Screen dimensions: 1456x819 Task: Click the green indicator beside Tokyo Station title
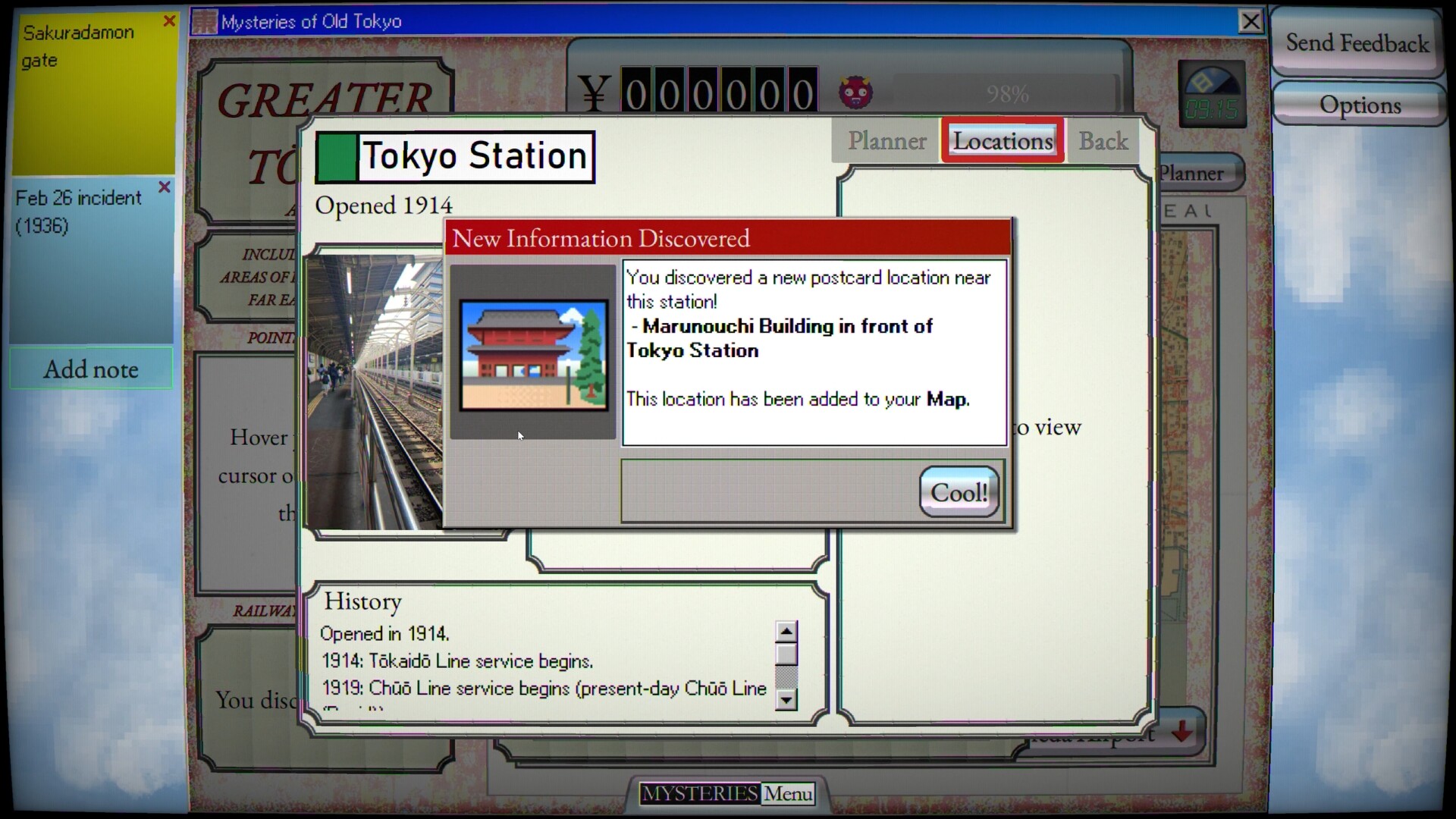click(x=336, y=157)
